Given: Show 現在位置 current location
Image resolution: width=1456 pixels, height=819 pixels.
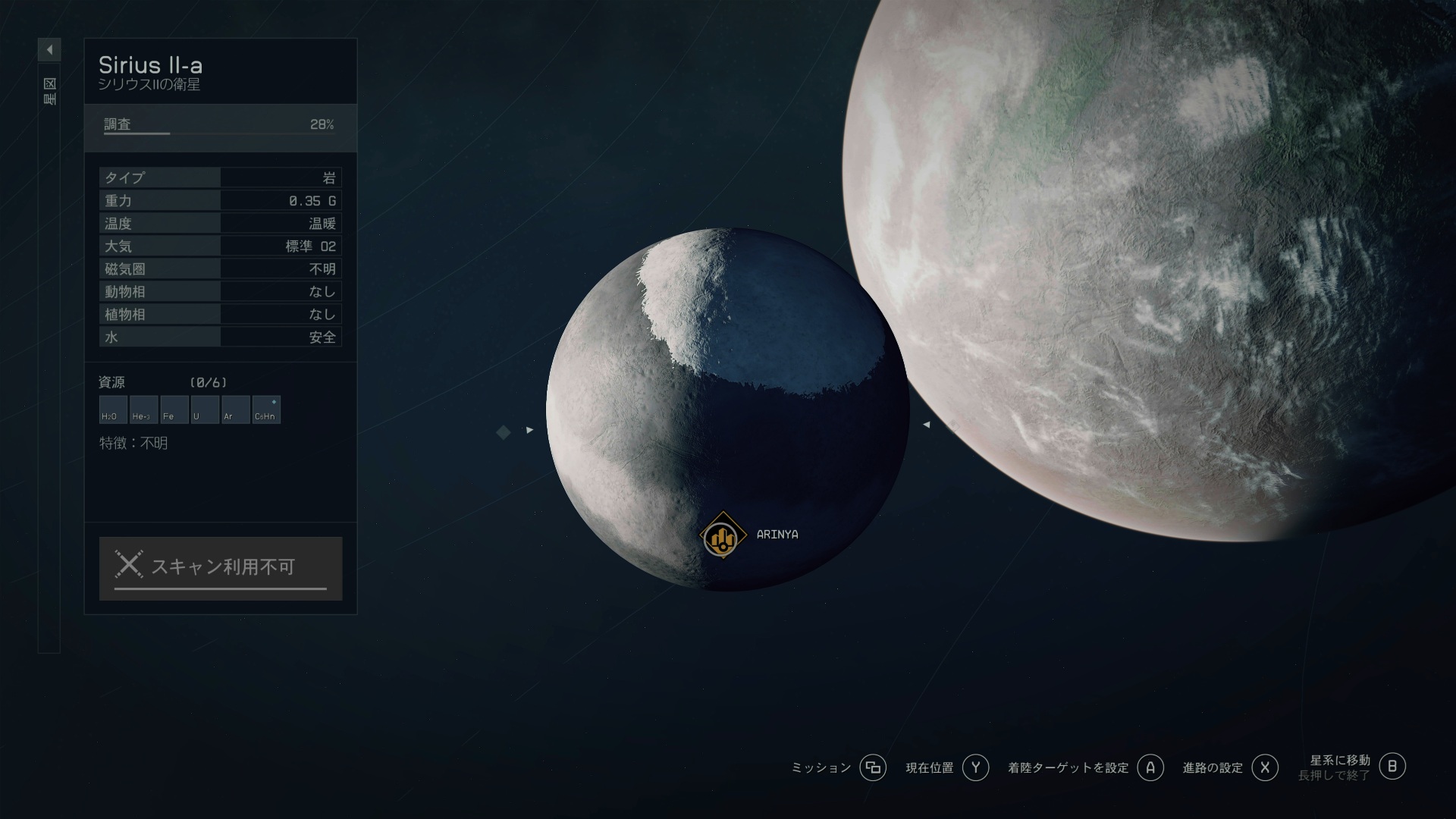Looking at the screenshot, I should (975, 767).
